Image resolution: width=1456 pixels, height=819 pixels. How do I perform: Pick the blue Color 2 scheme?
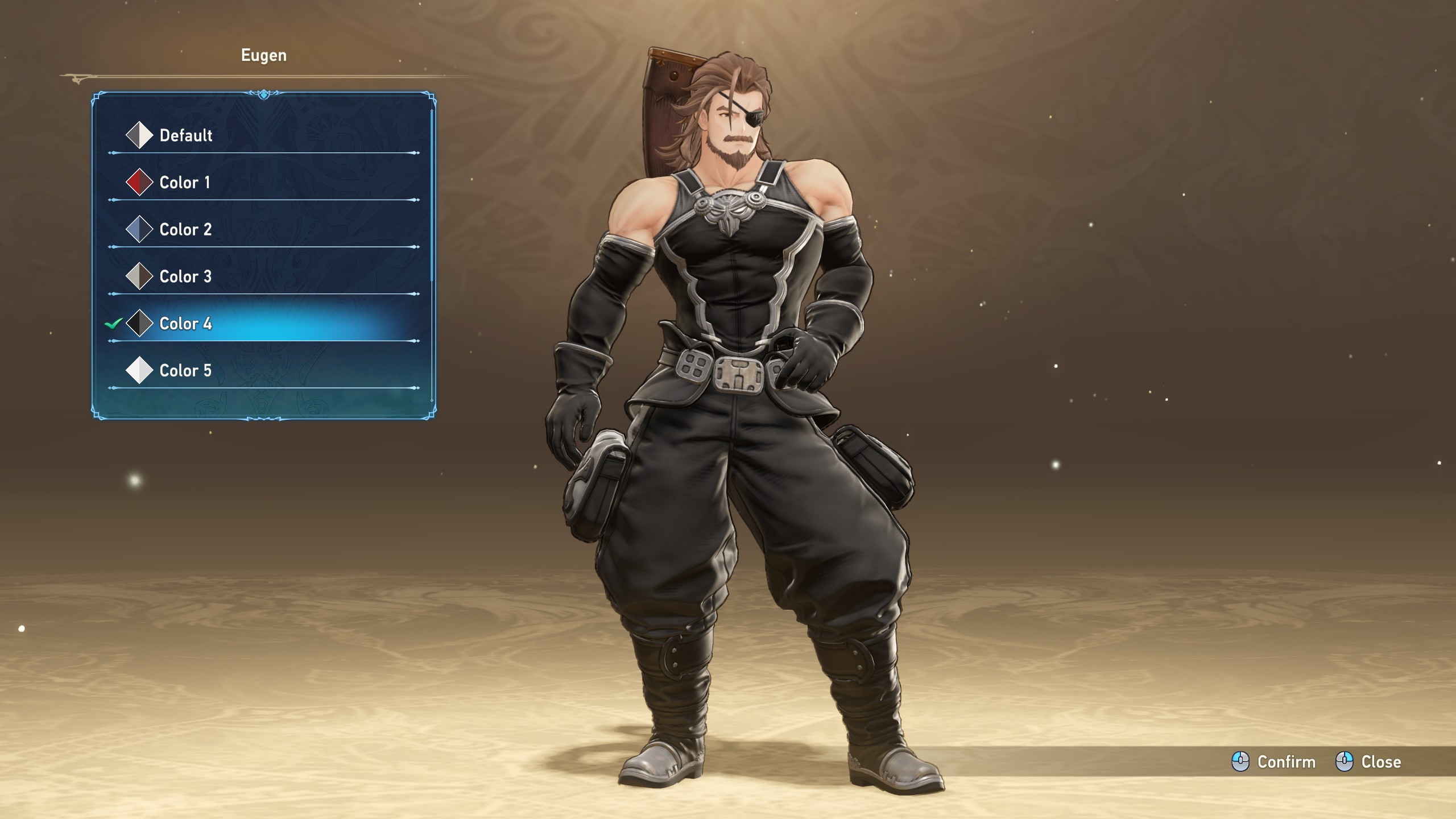[x=185, y=230]
